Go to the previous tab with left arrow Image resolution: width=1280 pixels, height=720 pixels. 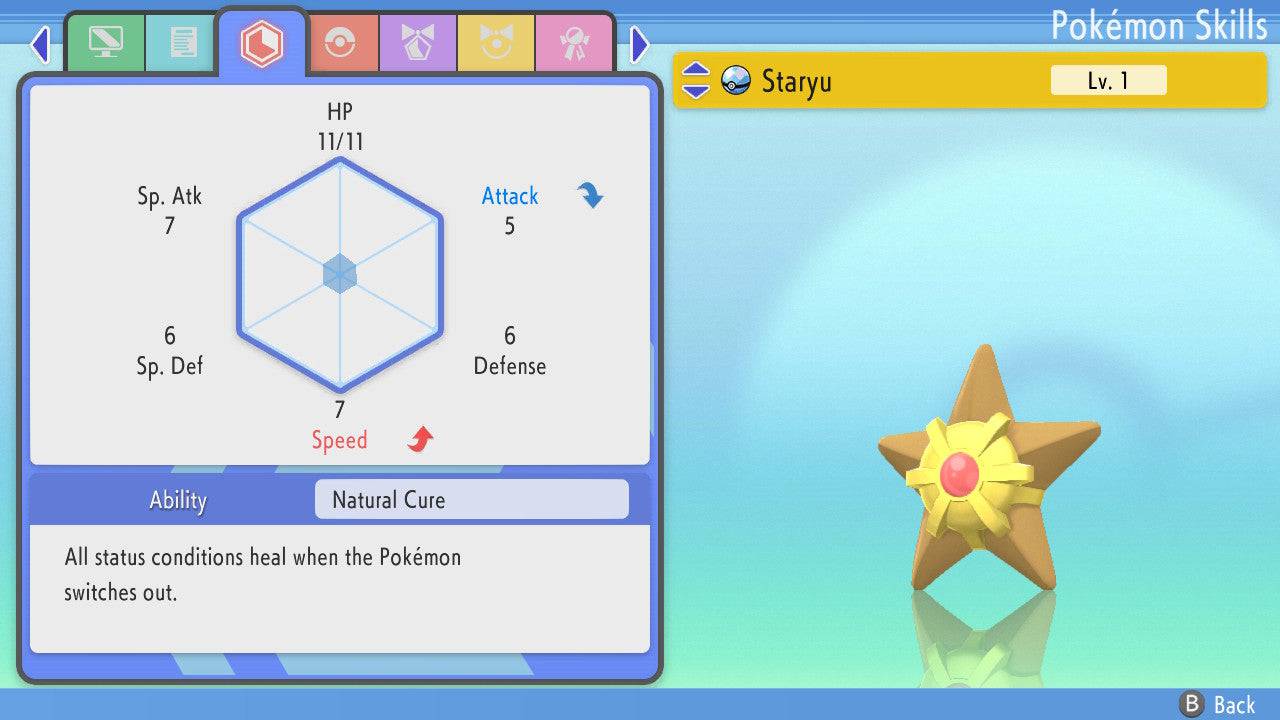[x=40, y=44]
